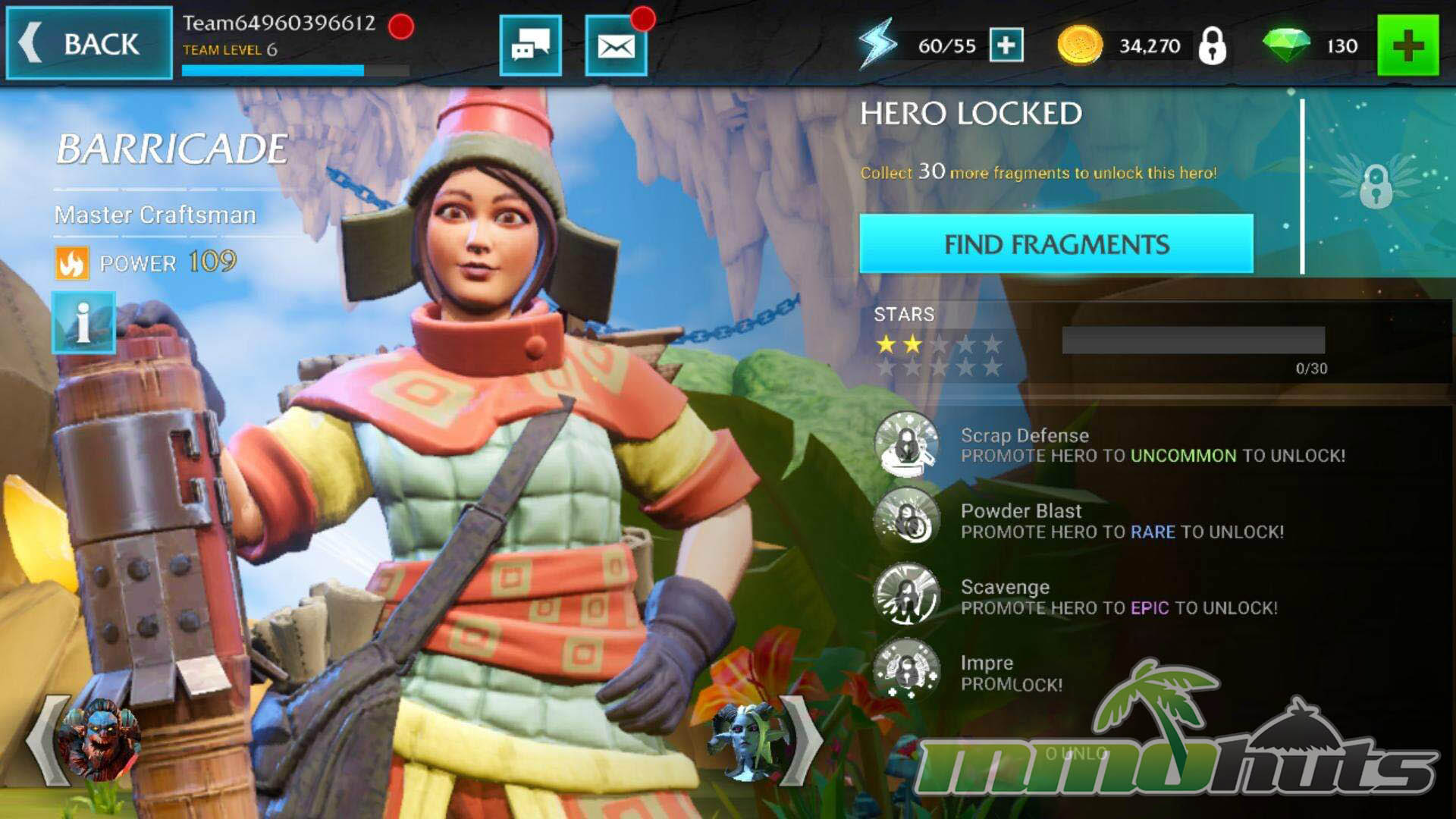The width and height of the screenshot is (1456, 819).
Task: View the Powder Blast skill icon
Action: coord(905,520)
